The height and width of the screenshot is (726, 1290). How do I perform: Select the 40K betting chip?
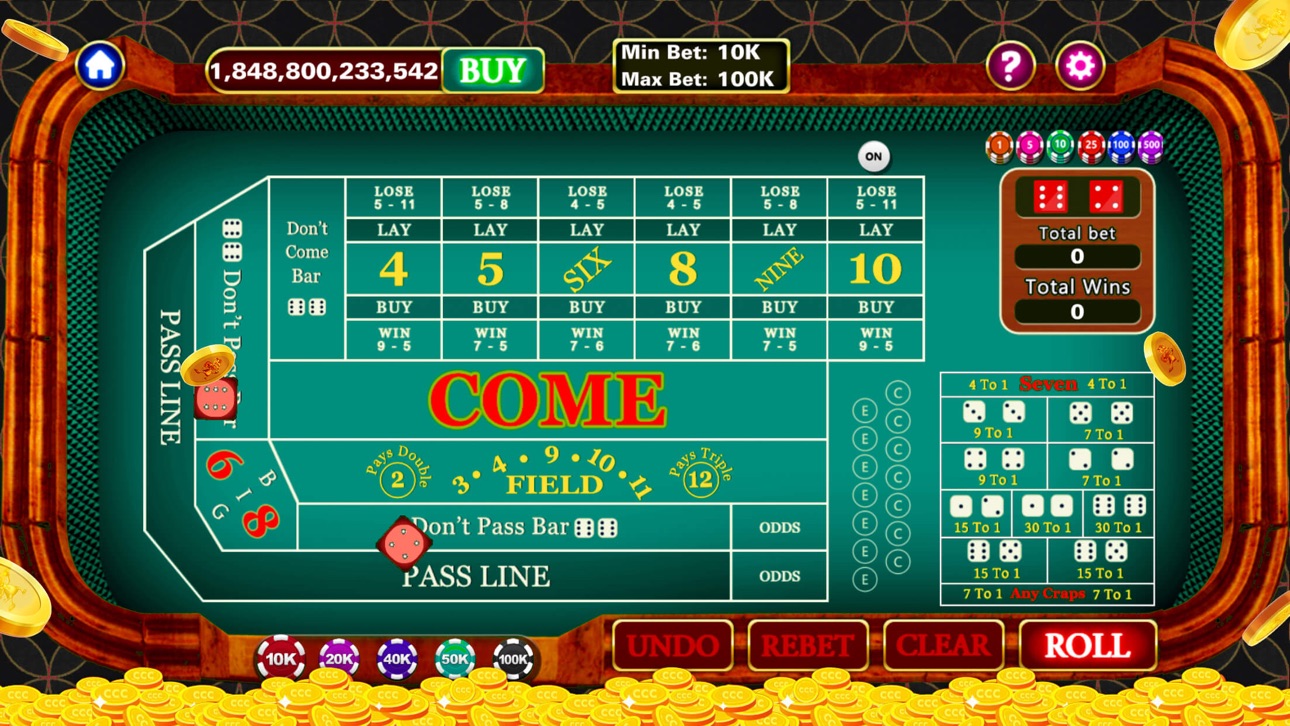[396, 660]
